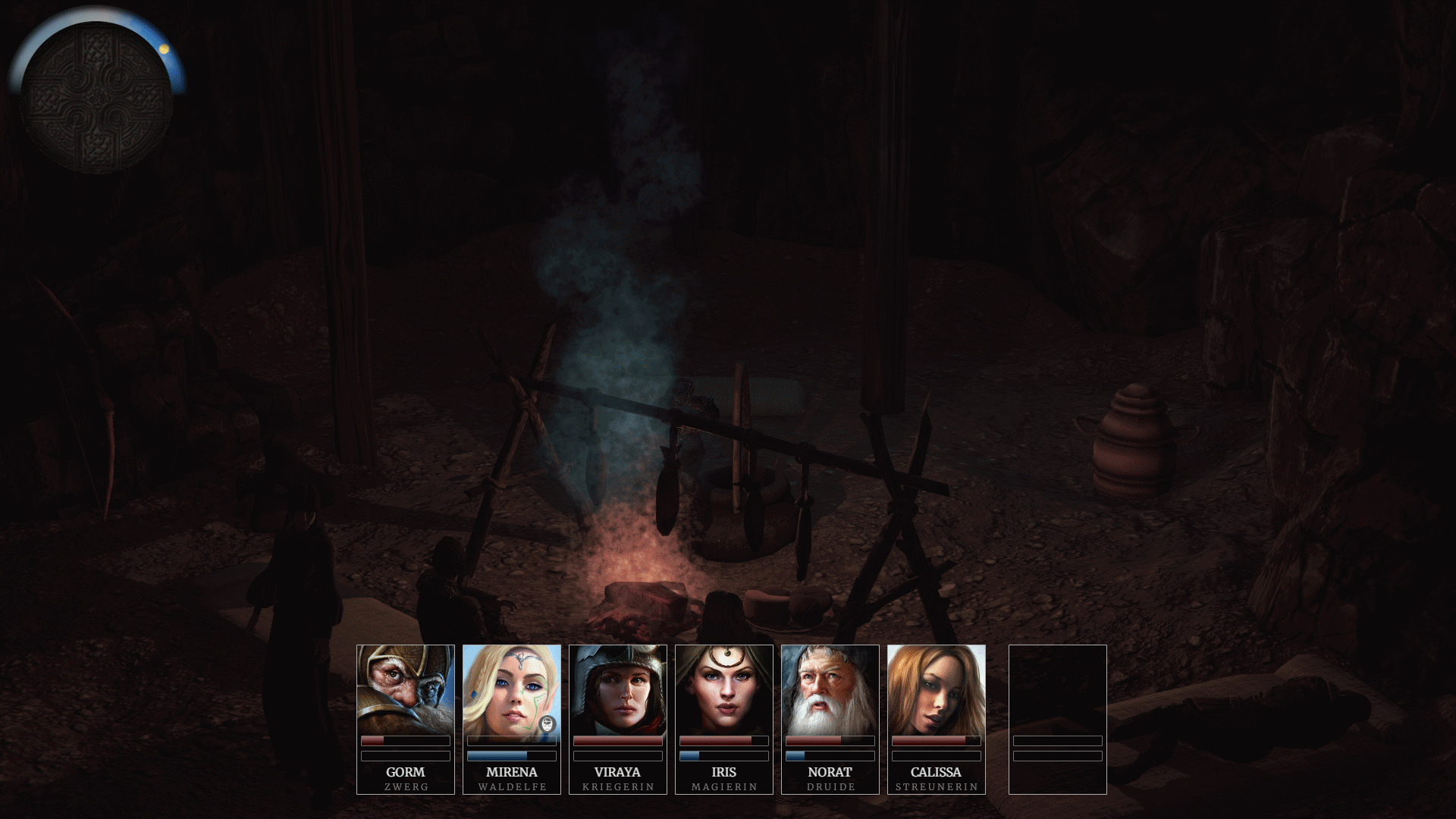This screenshot has width=1456, height=819.
Task: Choose Calissa the rogue's portrait
Action: (x=937, y=690)
